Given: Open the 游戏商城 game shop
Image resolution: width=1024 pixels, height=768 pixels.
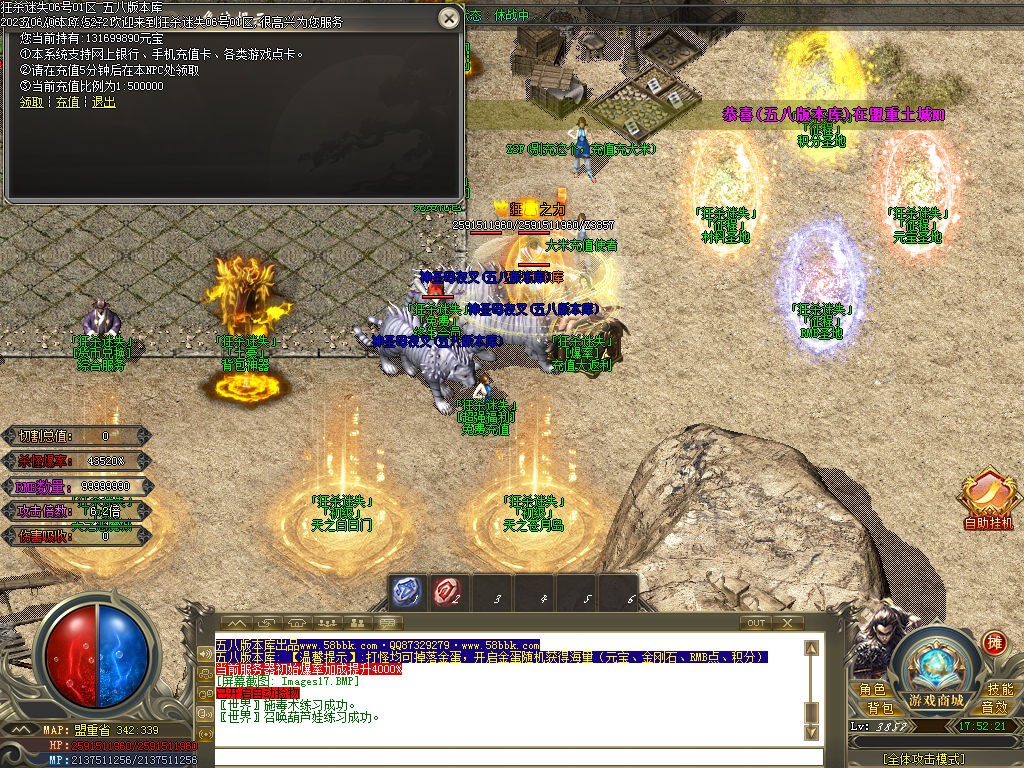Looking at the screenshot, I should [937, 699].
